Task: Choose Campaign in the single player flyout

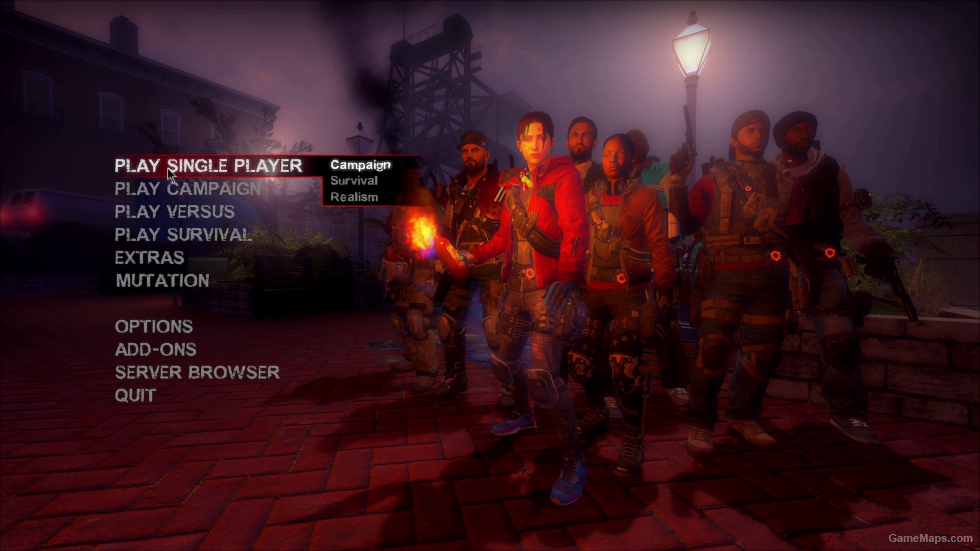Action: (360, 165)
